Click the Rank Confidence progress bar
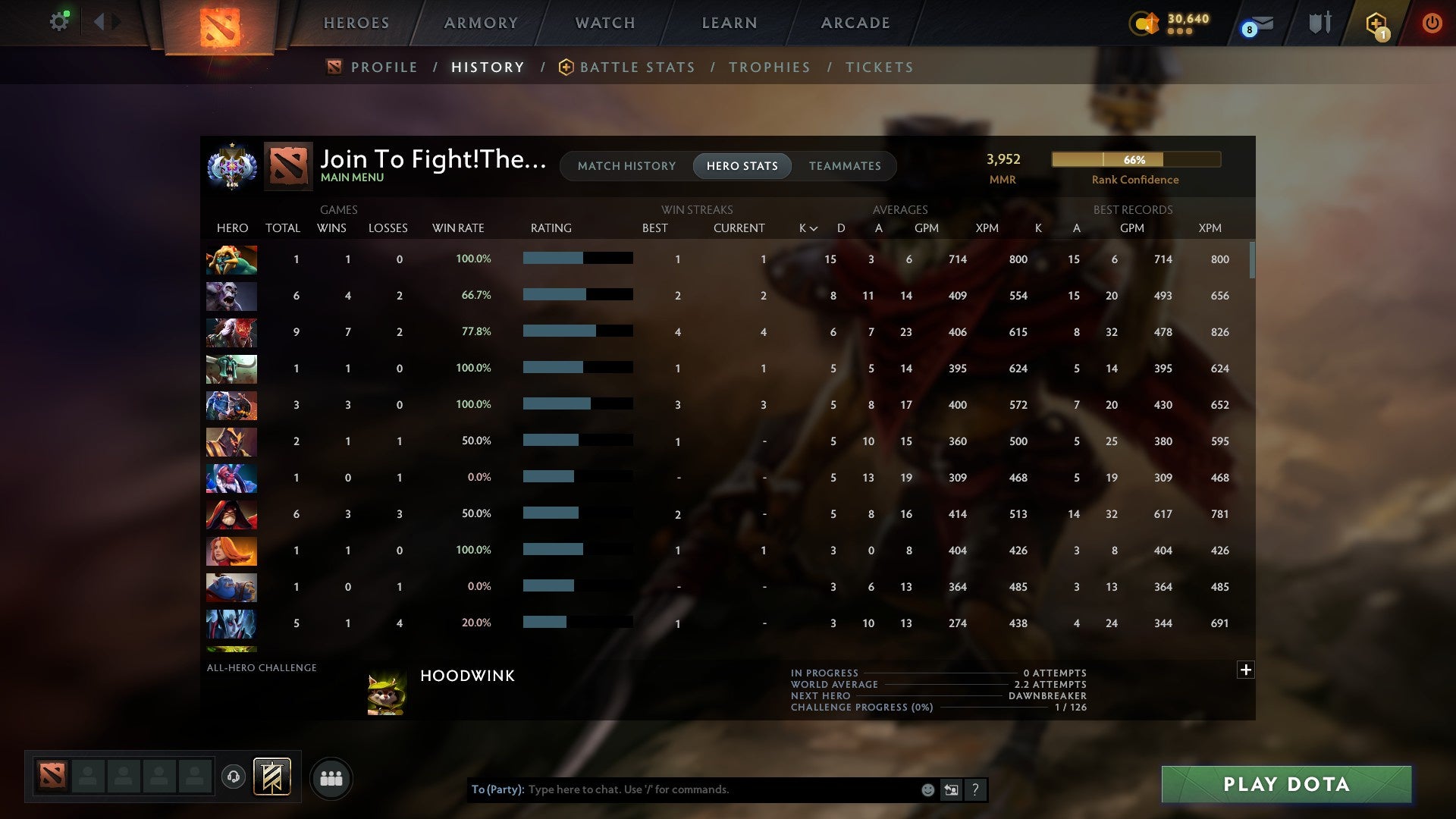Screen dimensions: 1456x819 [1136, 160]
